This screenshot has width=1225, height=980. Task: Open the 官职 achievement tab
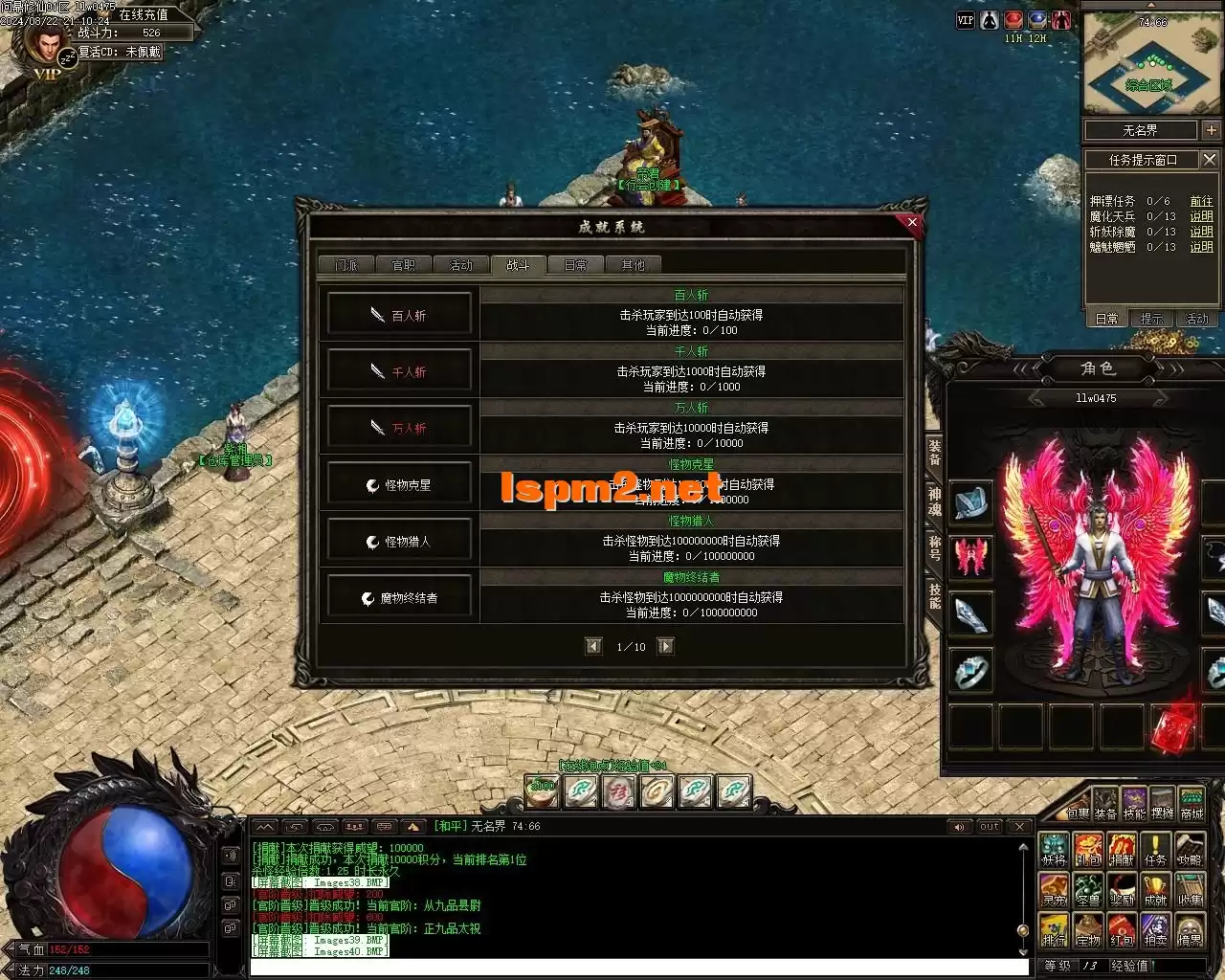click(x=404, y=265)
